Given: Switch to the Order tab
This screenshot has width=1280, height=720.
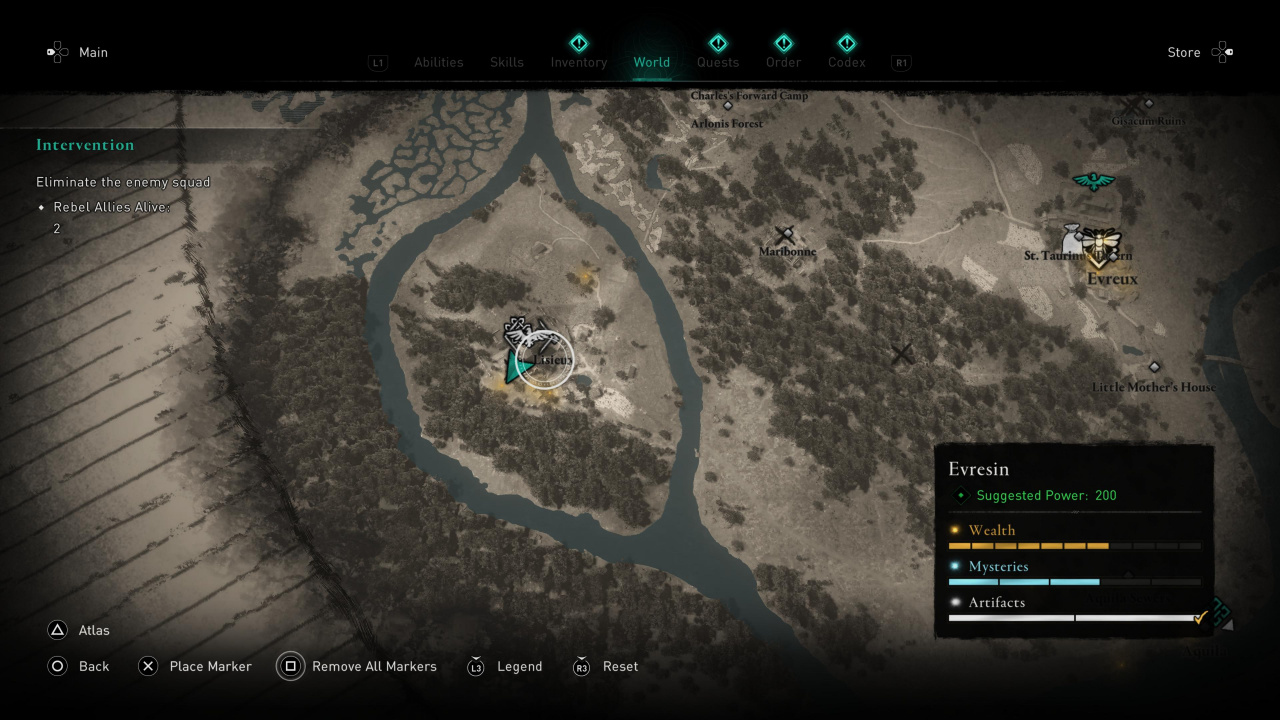Looking at the screenshot, I should (783, 62).
